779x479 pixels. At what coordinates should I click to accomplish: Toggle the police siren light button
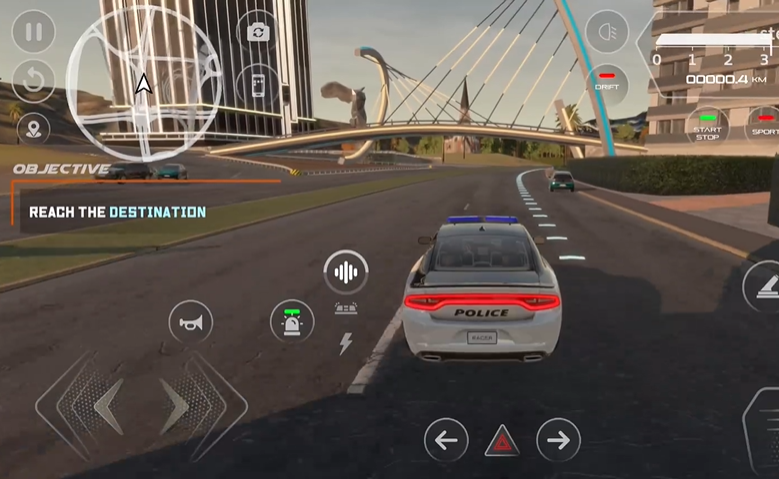pos(292,321)
